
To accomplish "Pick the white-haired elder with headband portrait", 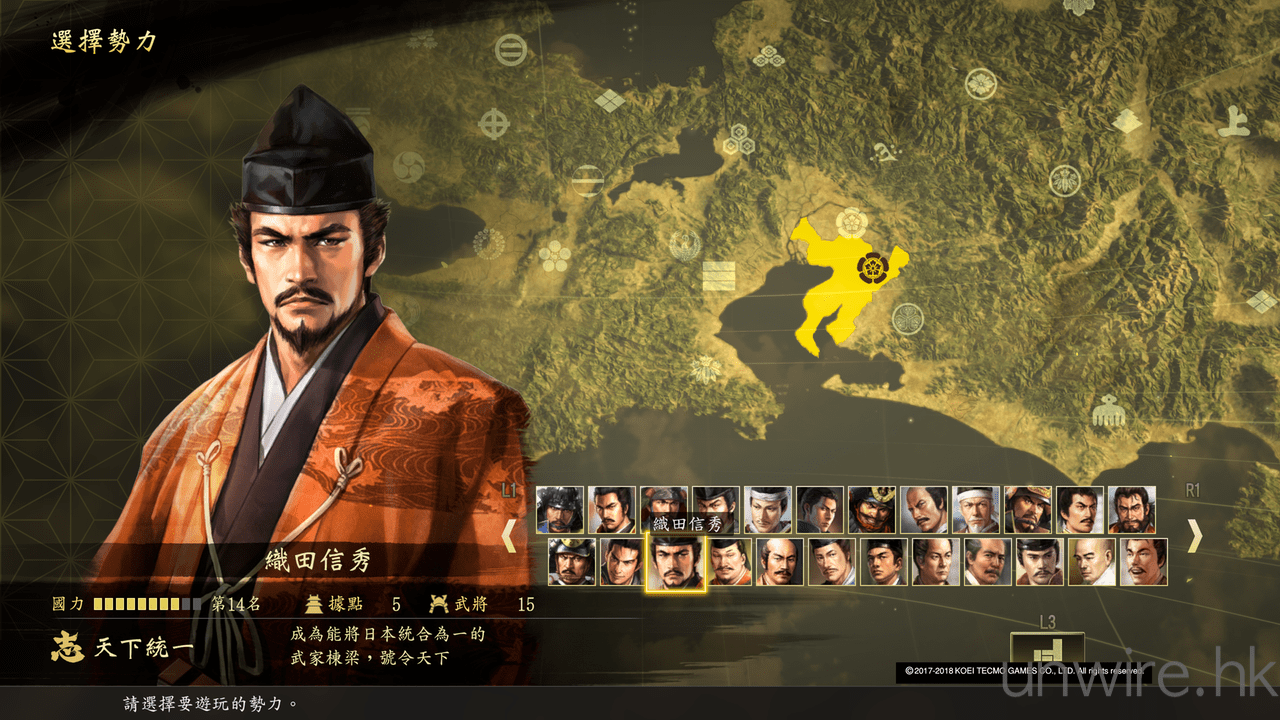I will 976,510.
